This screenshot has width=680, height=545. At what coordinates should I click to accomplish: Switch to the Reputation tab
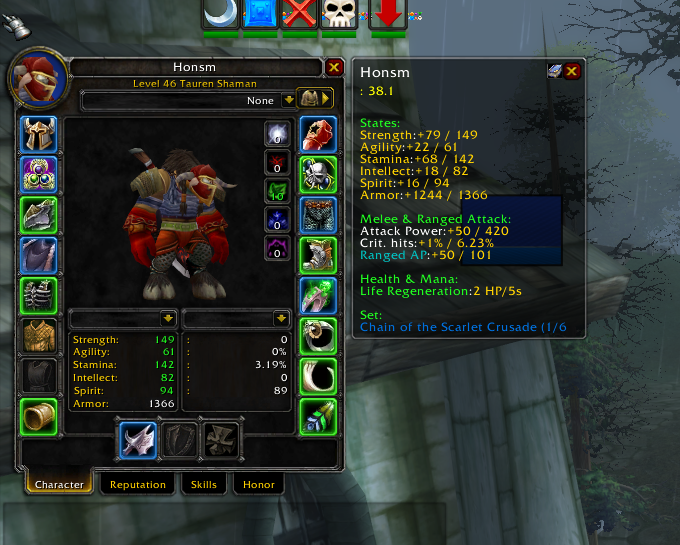pos(138,485)
